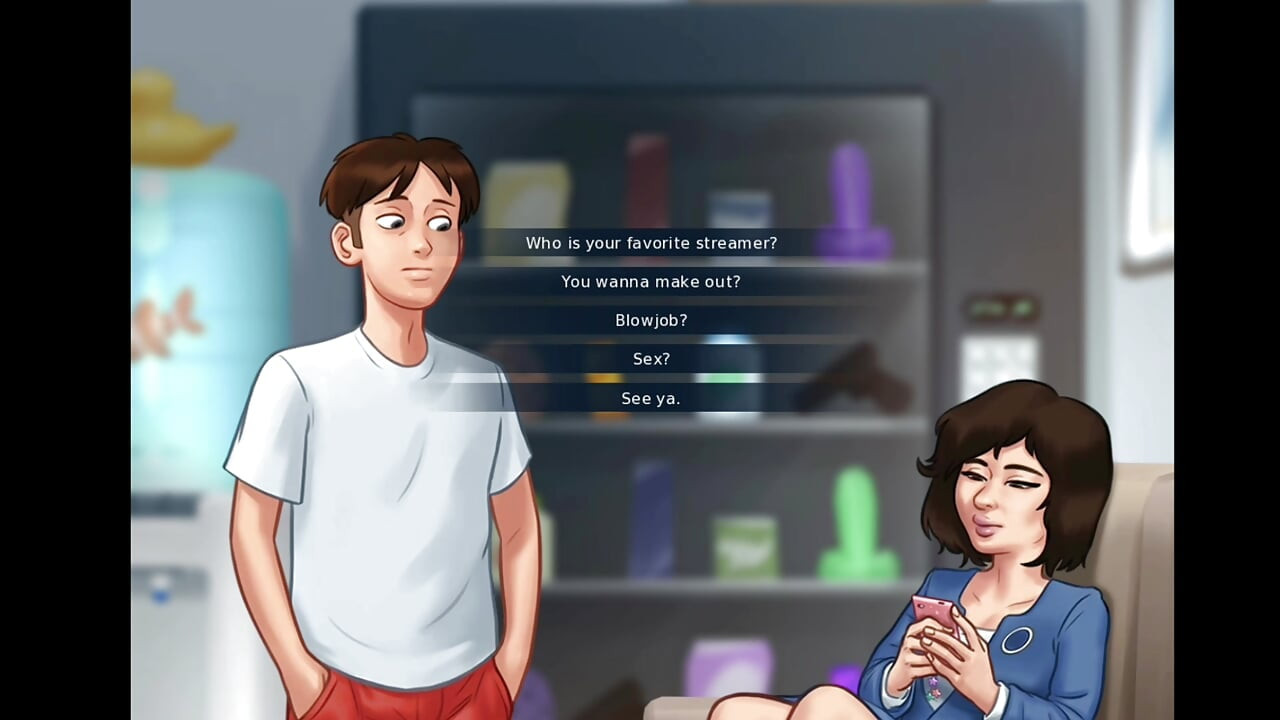Viewport: 1280px width, 720px height.
Task: Click the cash register keypad on the shelf
Action: [995, 355]
